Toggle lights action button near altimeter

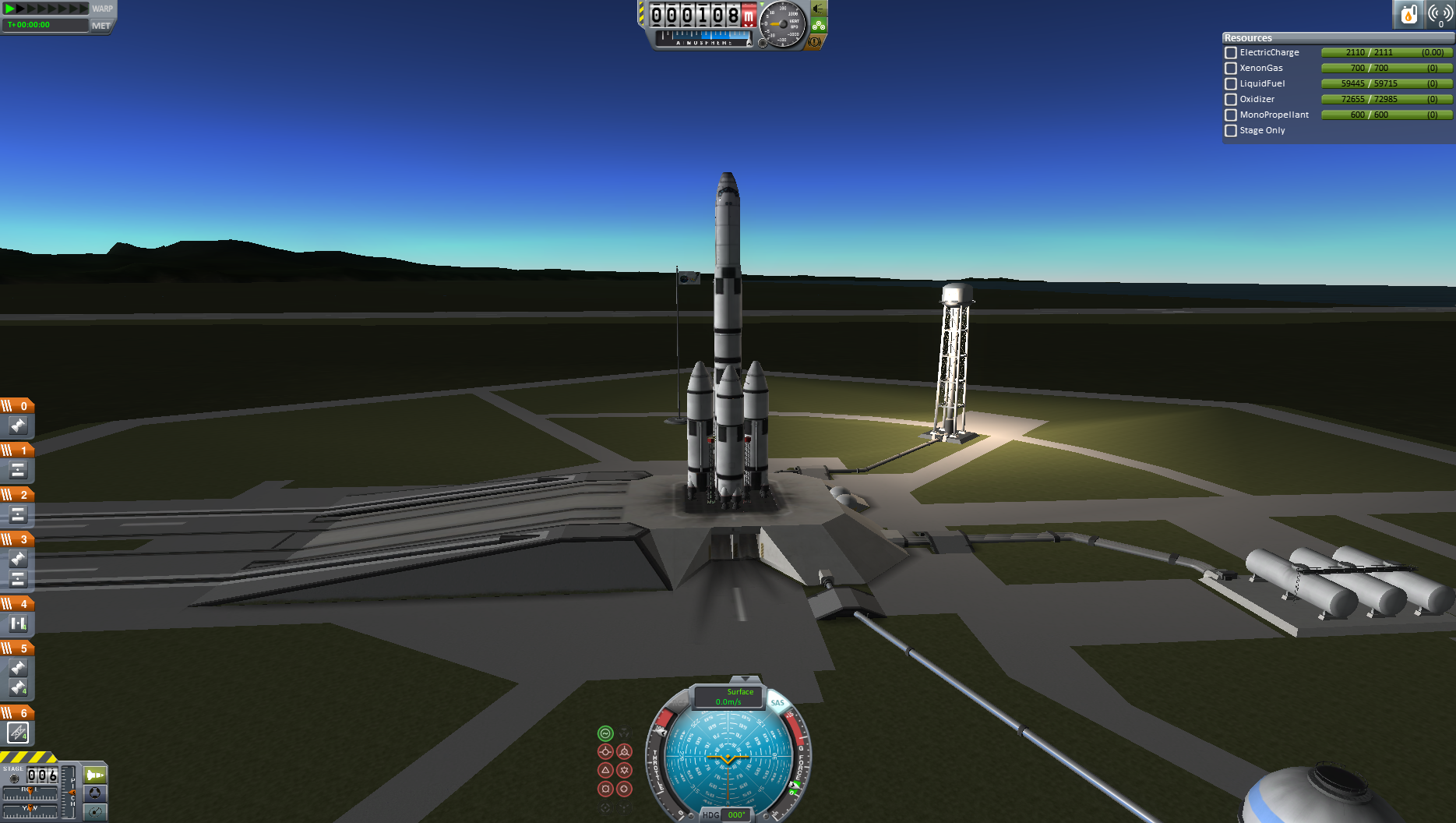819,9
